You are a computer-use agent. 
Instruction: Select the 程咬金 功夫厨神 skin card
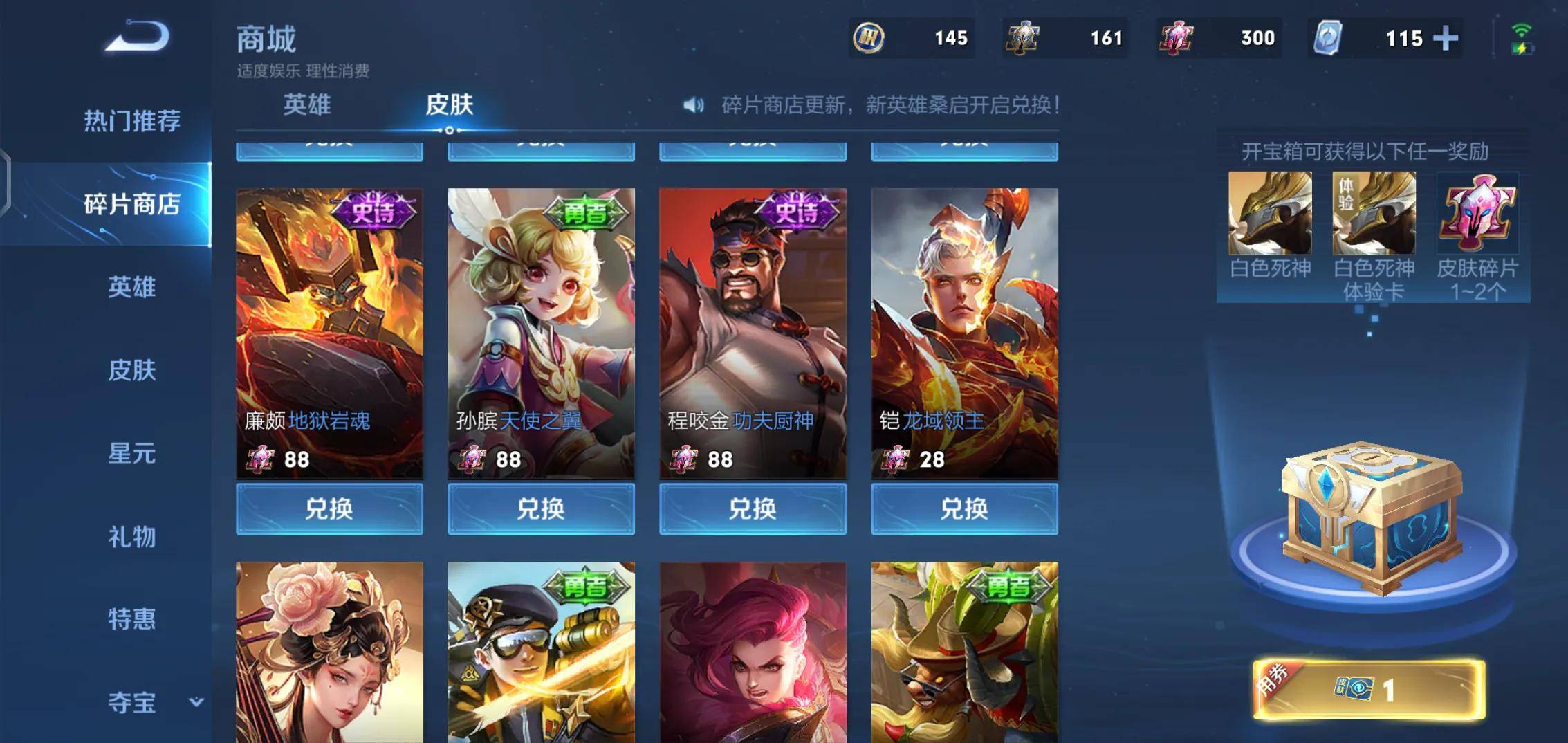pyautogui.click(x=753, y=332)
